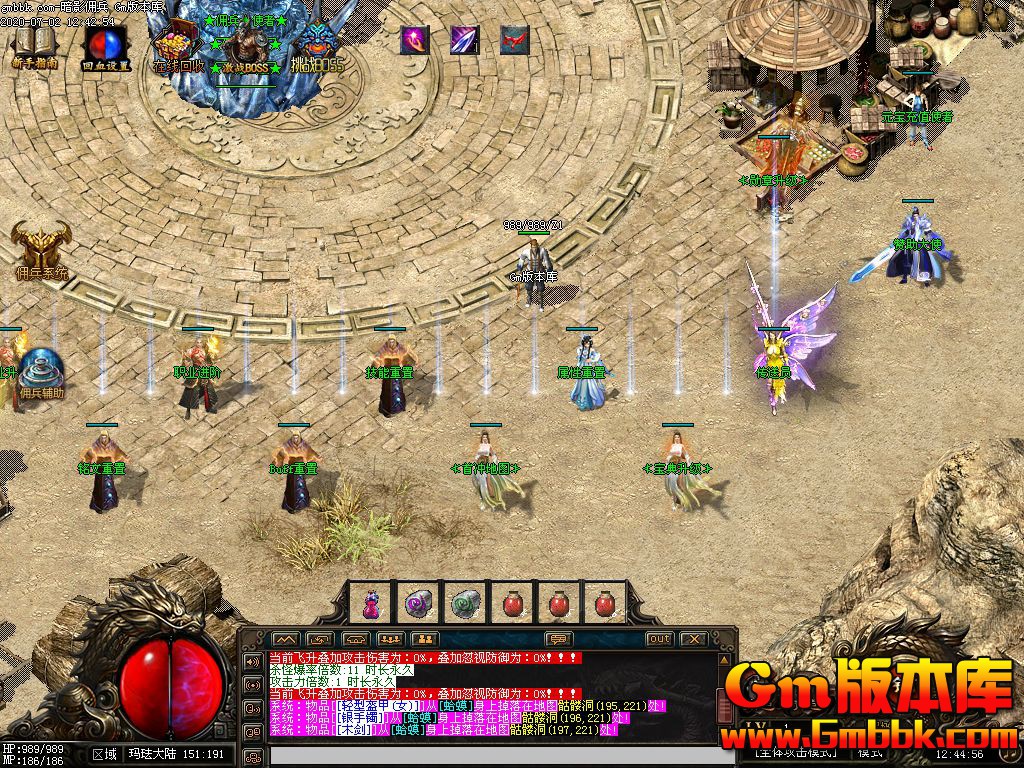This screenshot has width=1024, height=768.
Task: Activate the purple hand skill icon
Action: 415,40
